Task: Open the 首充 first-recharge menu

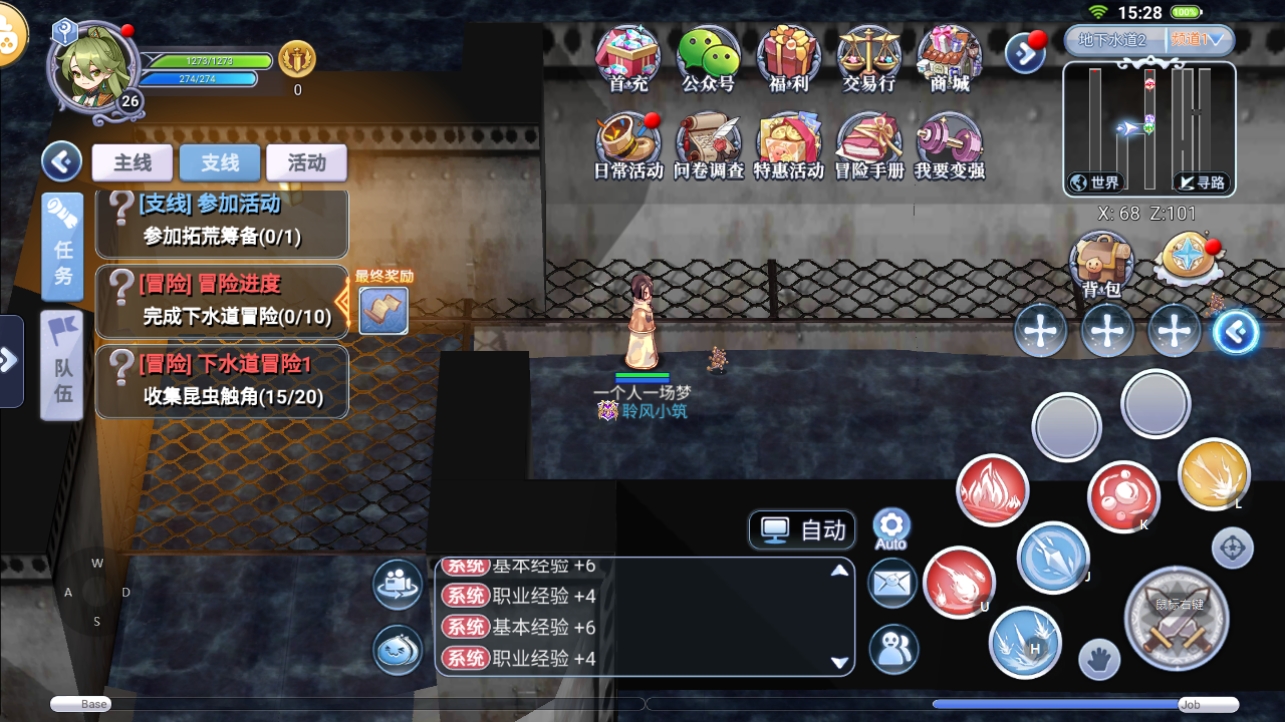Action: [628, 58]
